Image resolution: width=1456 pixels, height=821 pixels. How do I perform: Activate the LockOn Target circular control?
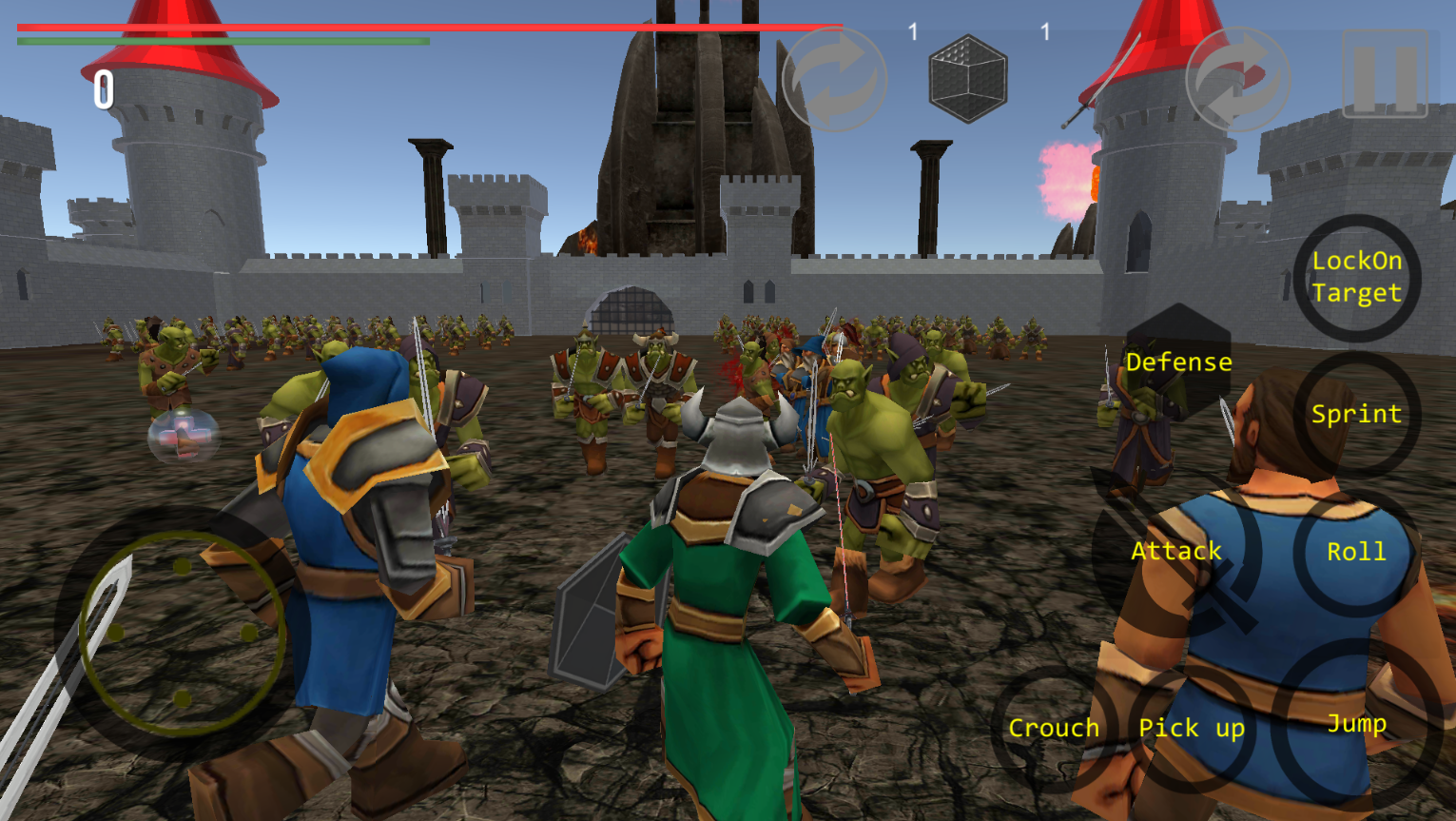1358,279
